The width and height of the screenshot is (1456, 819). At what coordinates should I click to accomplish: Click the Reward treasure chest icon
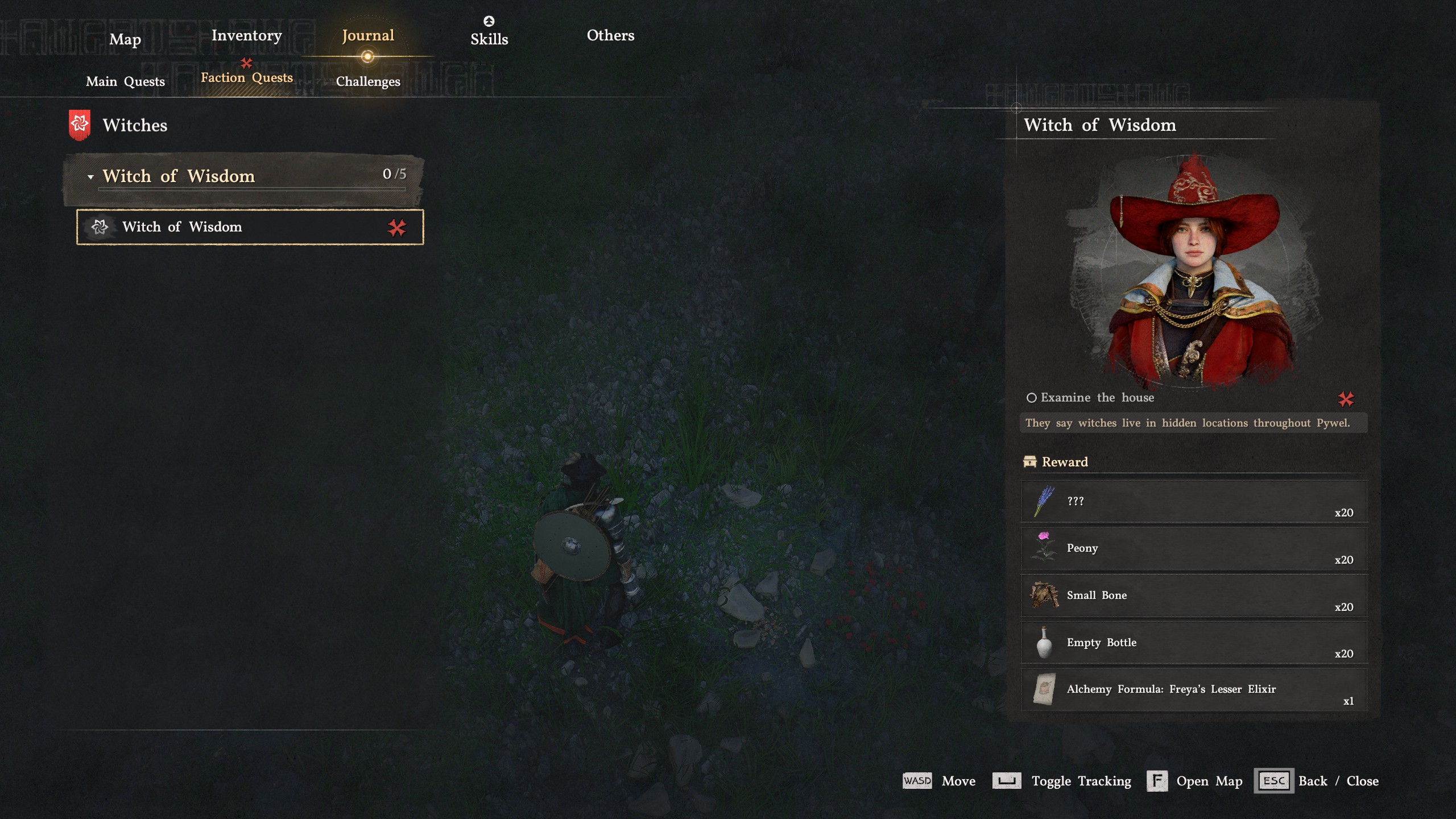tap(1029, 462)
